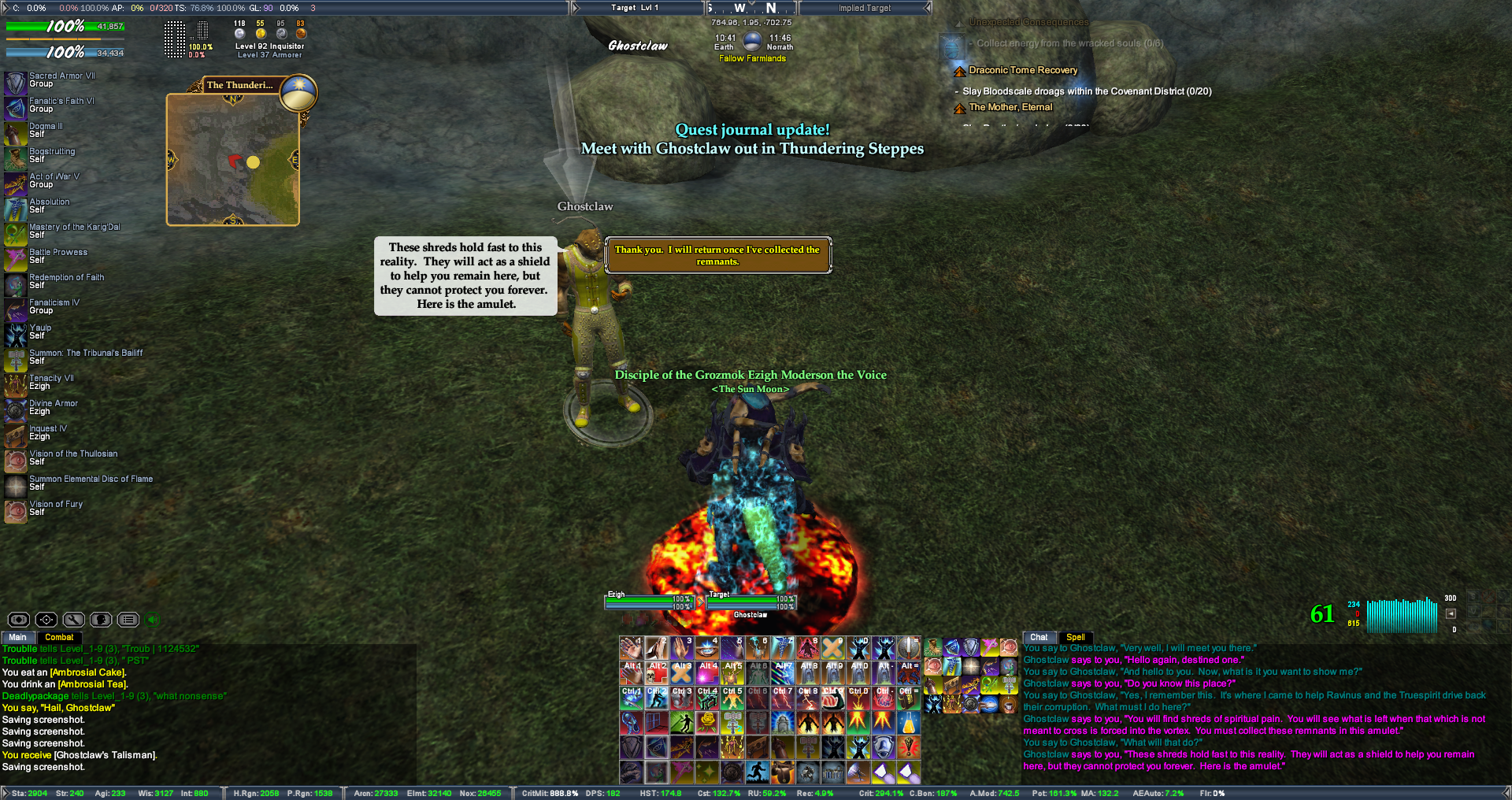Activate the bandage cross ability in slot 9

click(832, 648)
